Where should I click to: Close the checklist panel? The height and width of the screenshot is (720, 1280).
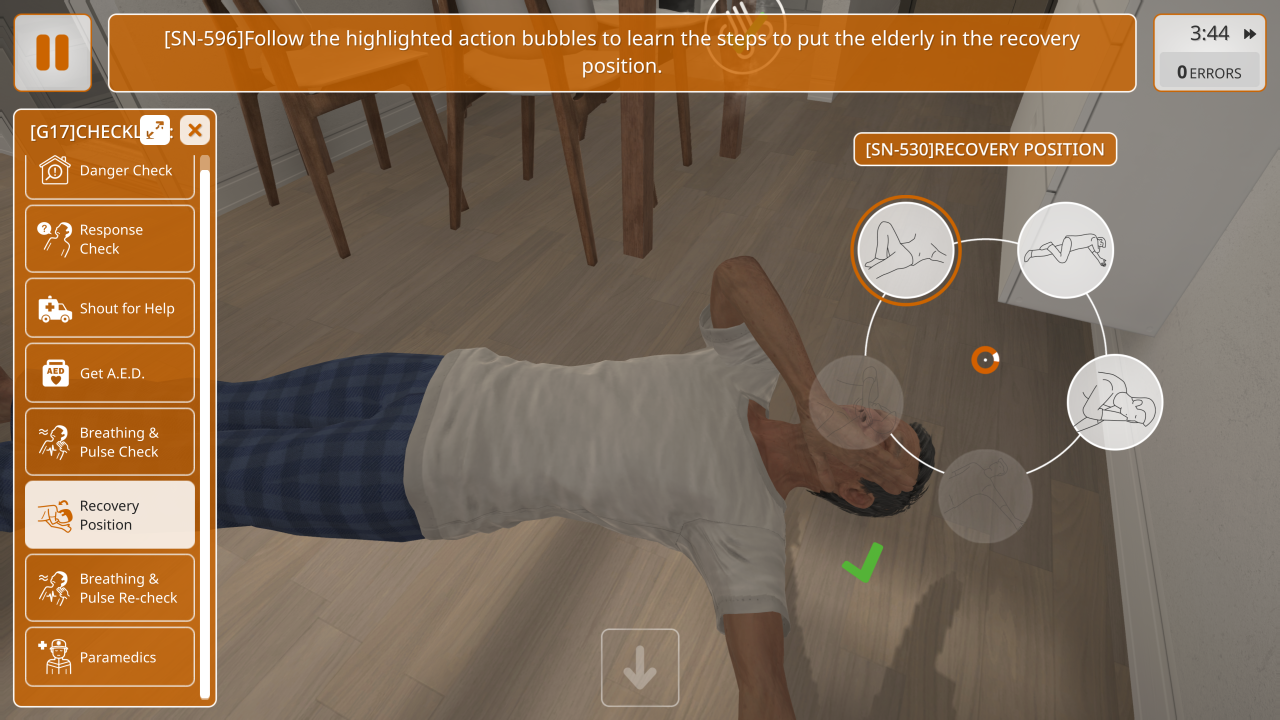[x=195, y=130]
